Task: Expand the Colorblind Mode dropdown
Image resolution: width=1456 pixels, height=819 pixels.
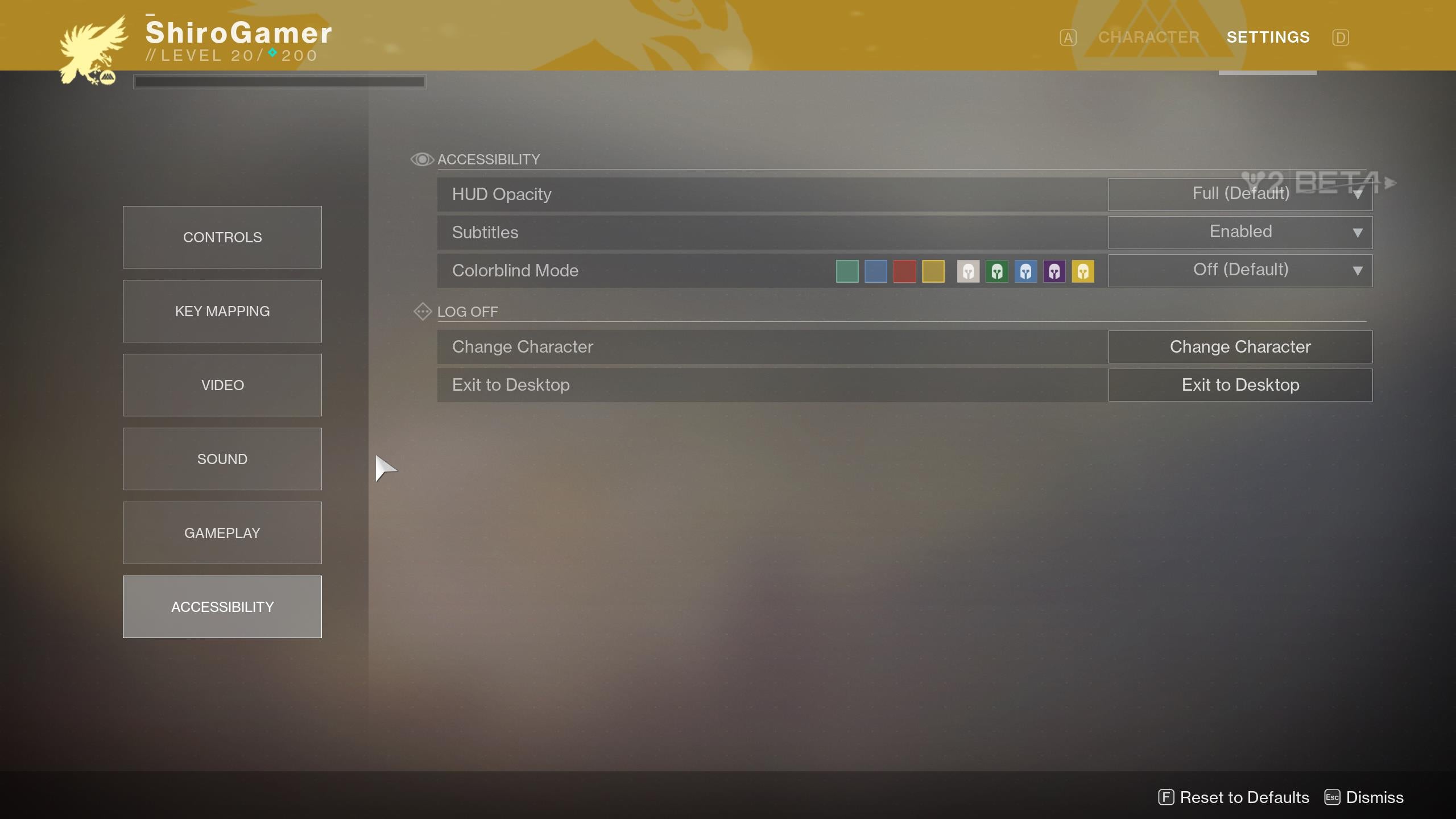Action: pyautogui.click(x=1240, y=270)
